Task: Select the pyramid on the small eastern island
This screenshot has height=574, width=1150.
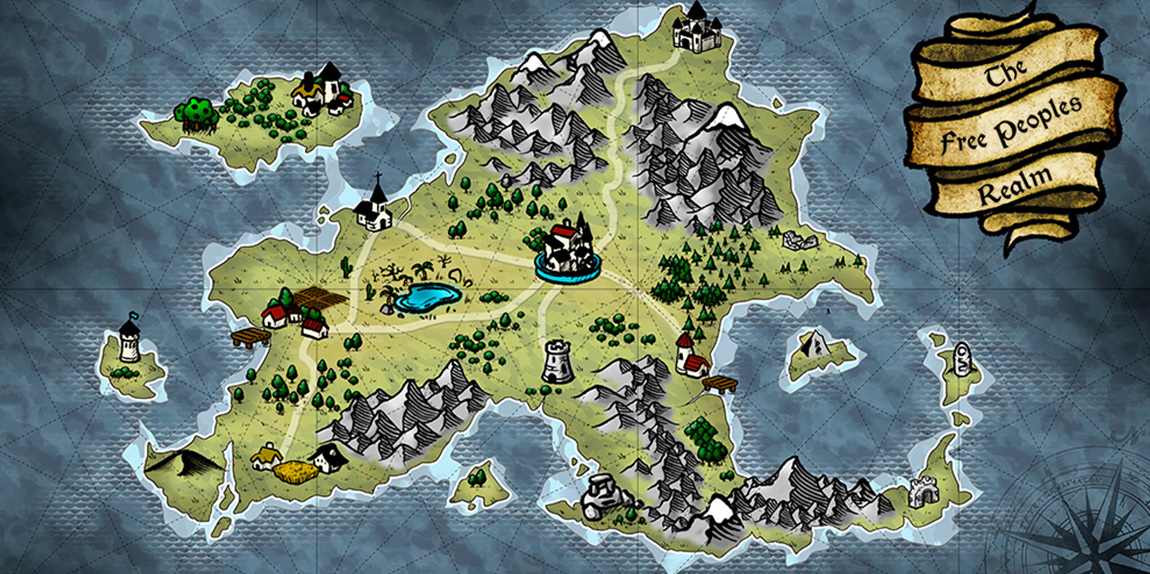Action: (x=817, y=346)
